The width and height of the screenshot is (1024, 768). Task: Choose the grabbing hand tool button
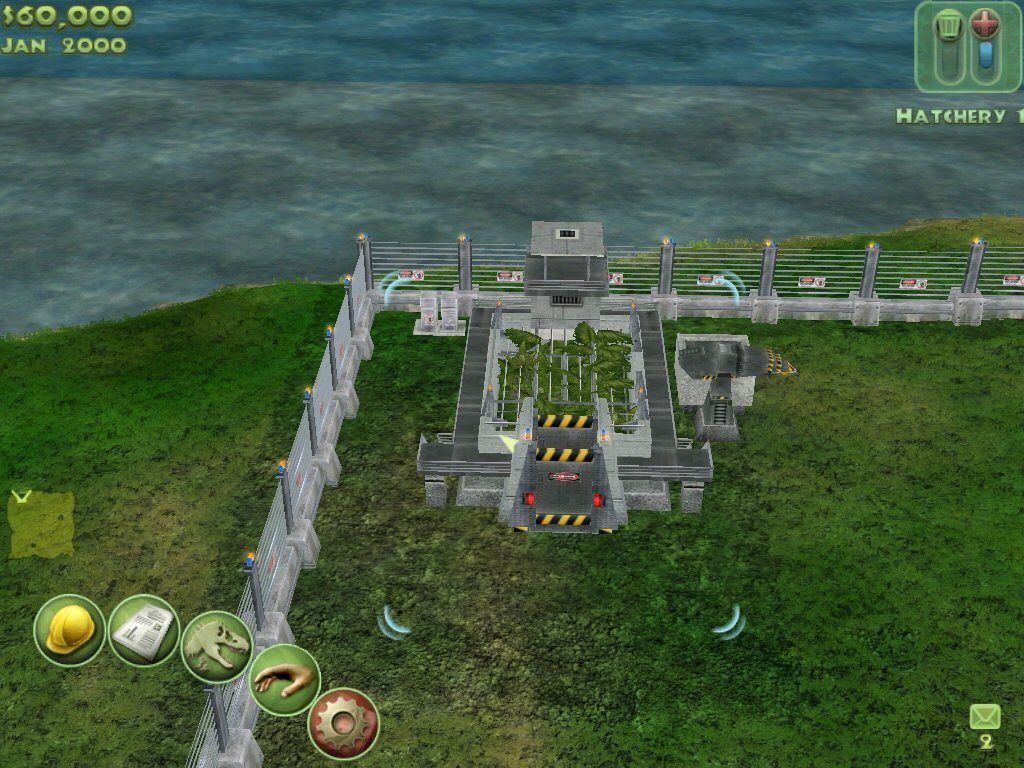click(x=283, y=680)
